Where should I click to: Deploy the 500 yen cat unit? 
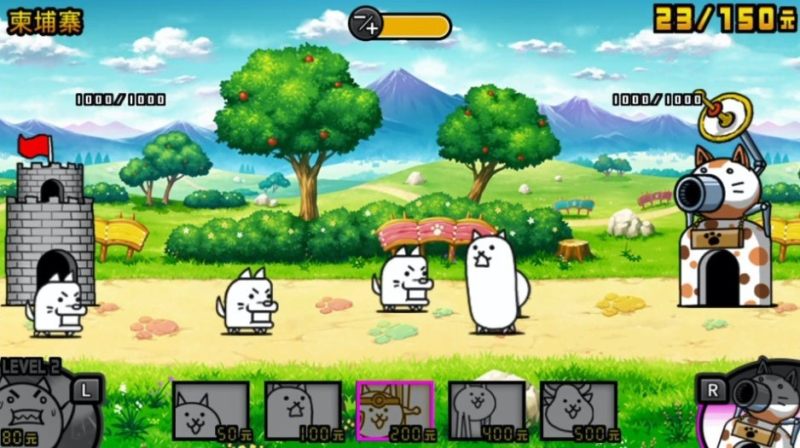pos(578,411)
